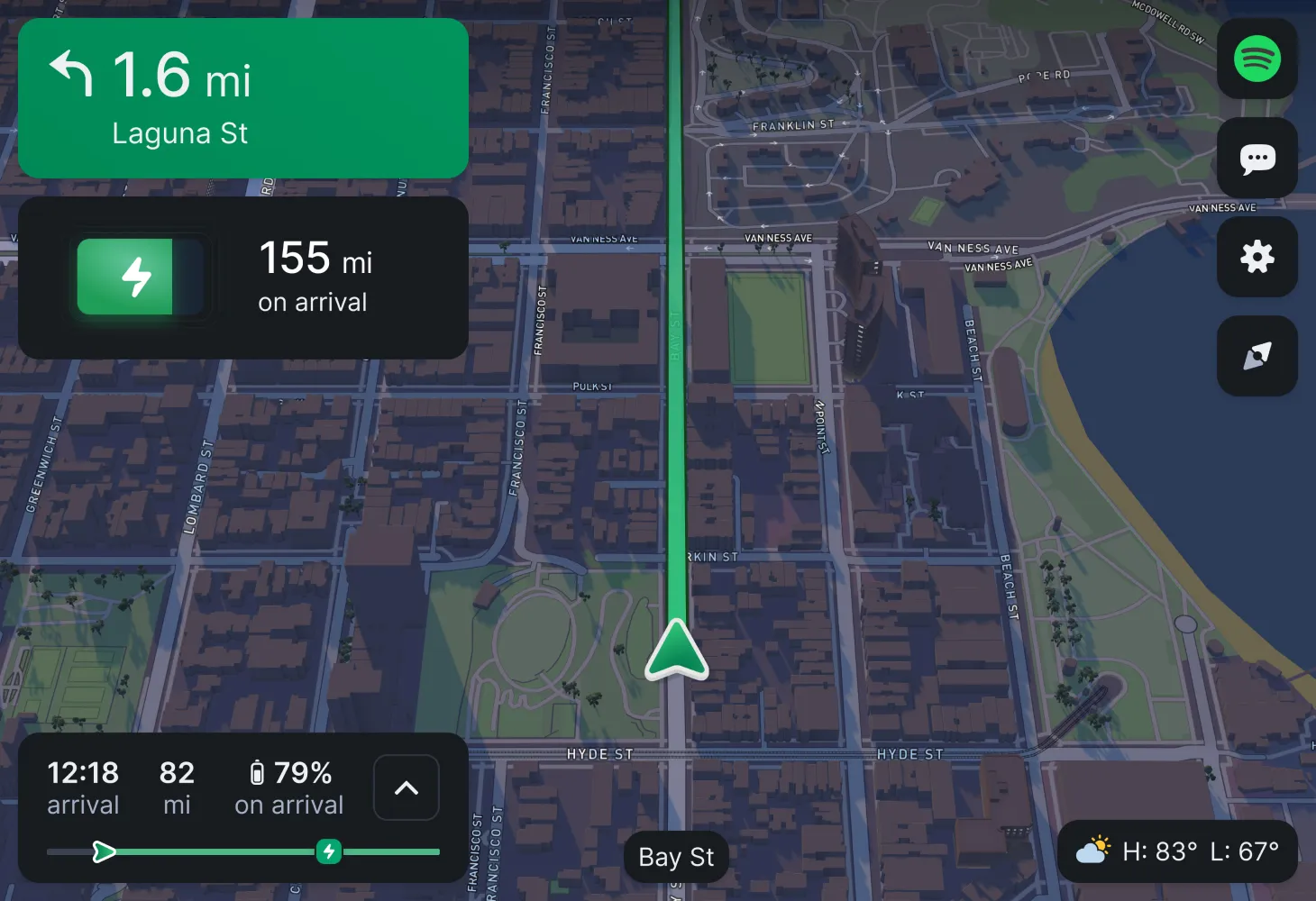Select the navigation arrow marker on Bay St
The image size is (1316, 901).
675,649
